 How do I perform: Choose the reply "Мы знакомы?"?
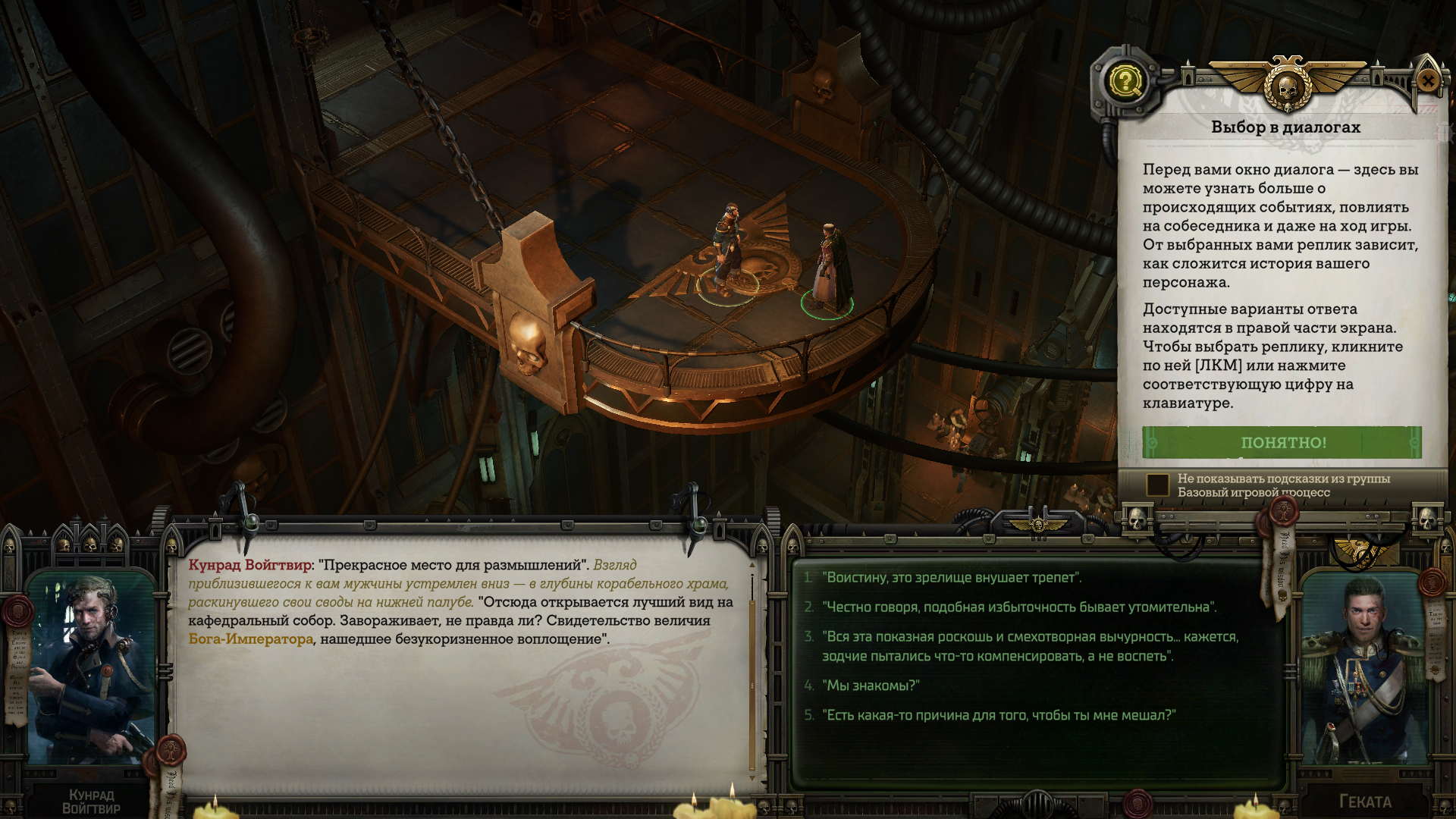click(x=871, y=686)
